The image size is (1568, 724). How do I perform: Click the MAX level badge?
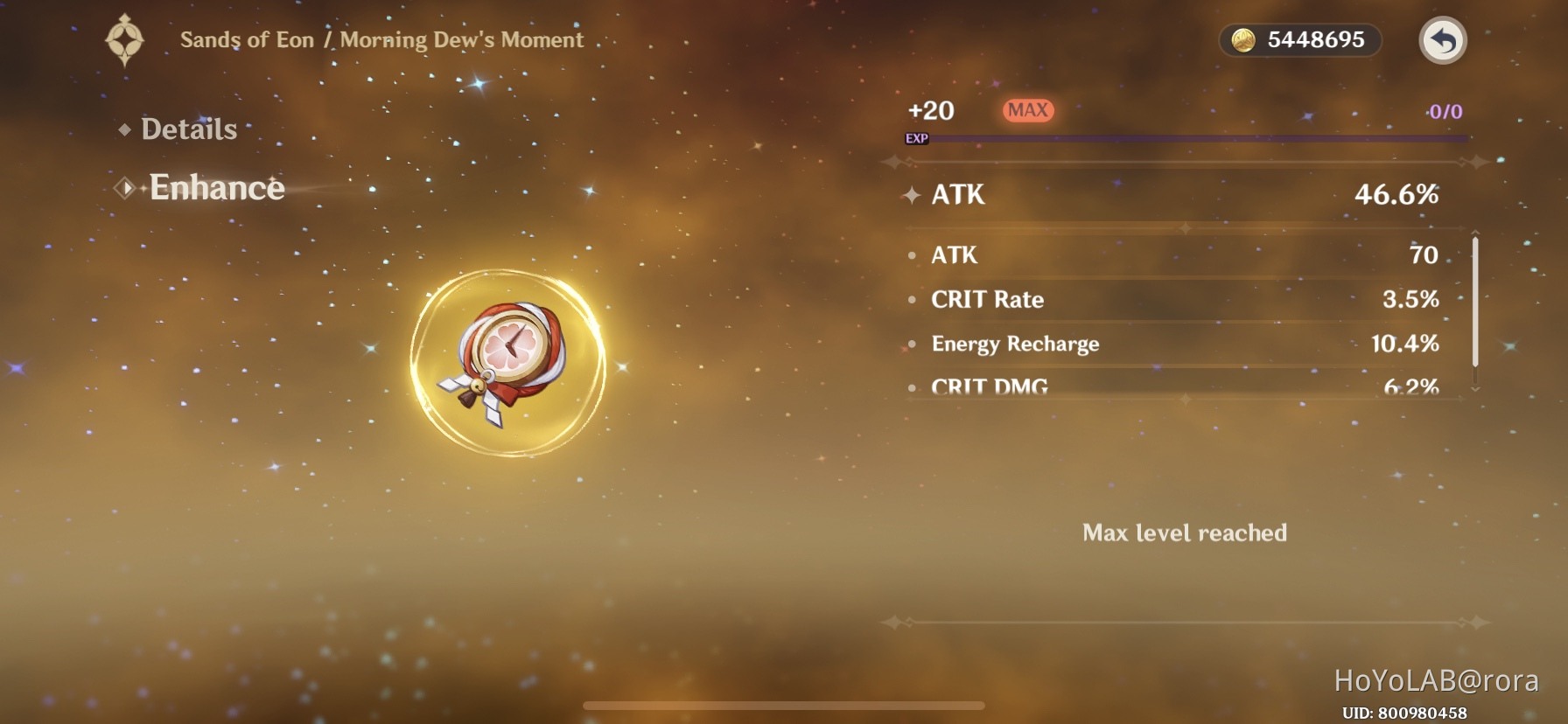[1028, 109]
